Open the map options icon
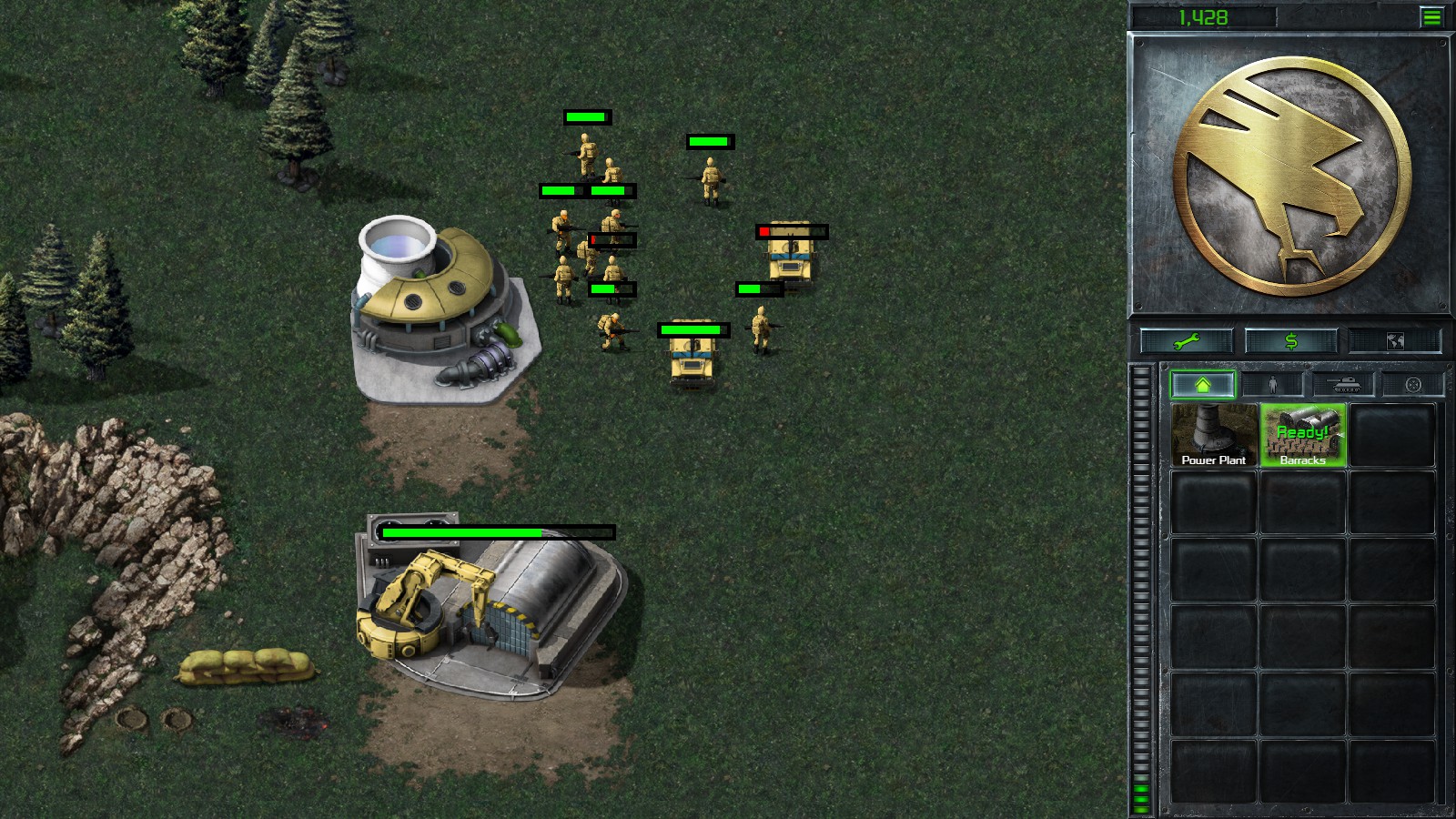 pos(1394,340)
